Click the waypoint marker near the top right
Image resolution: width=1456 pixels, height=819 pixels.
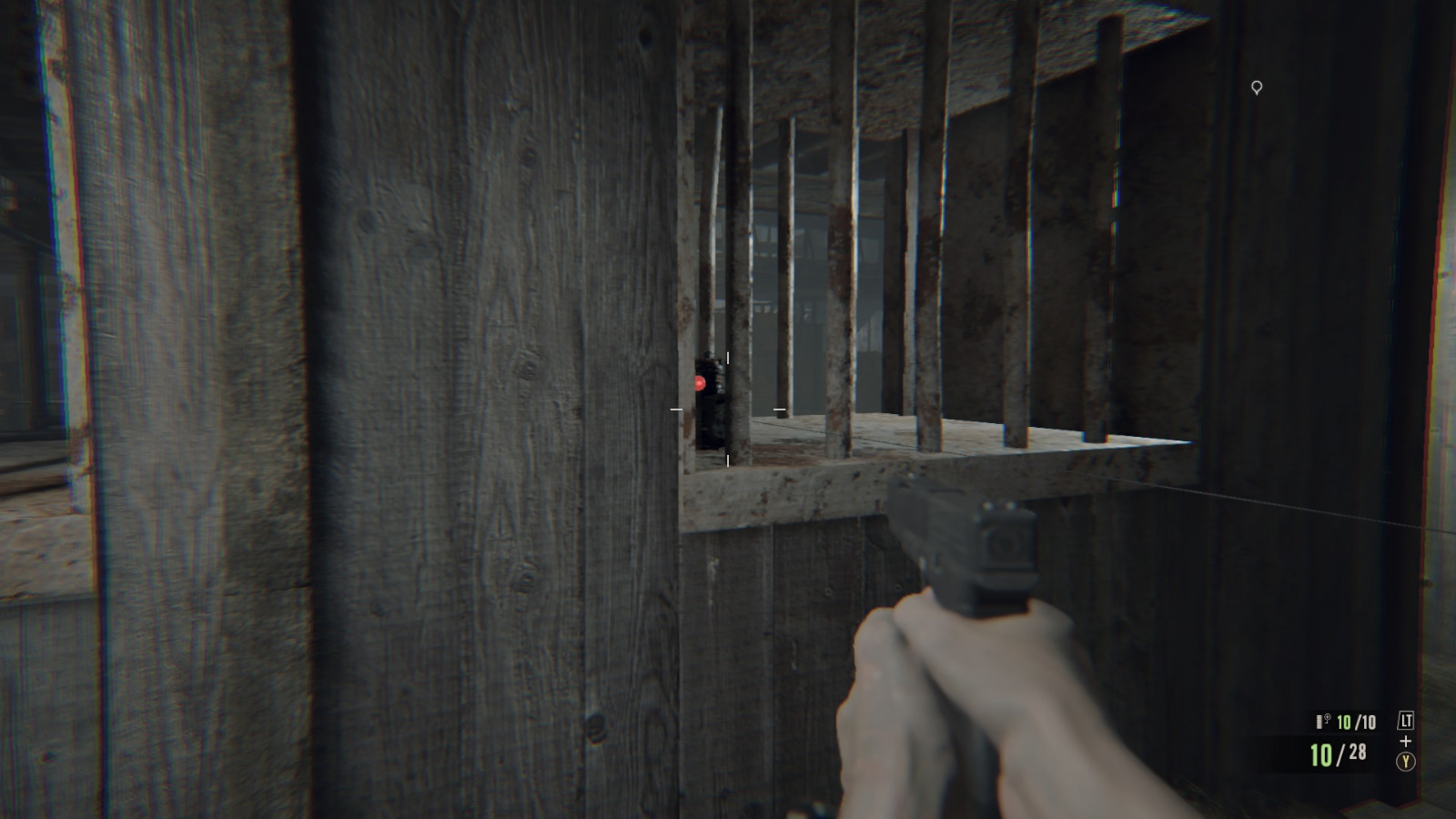[x=1259, y=86]
